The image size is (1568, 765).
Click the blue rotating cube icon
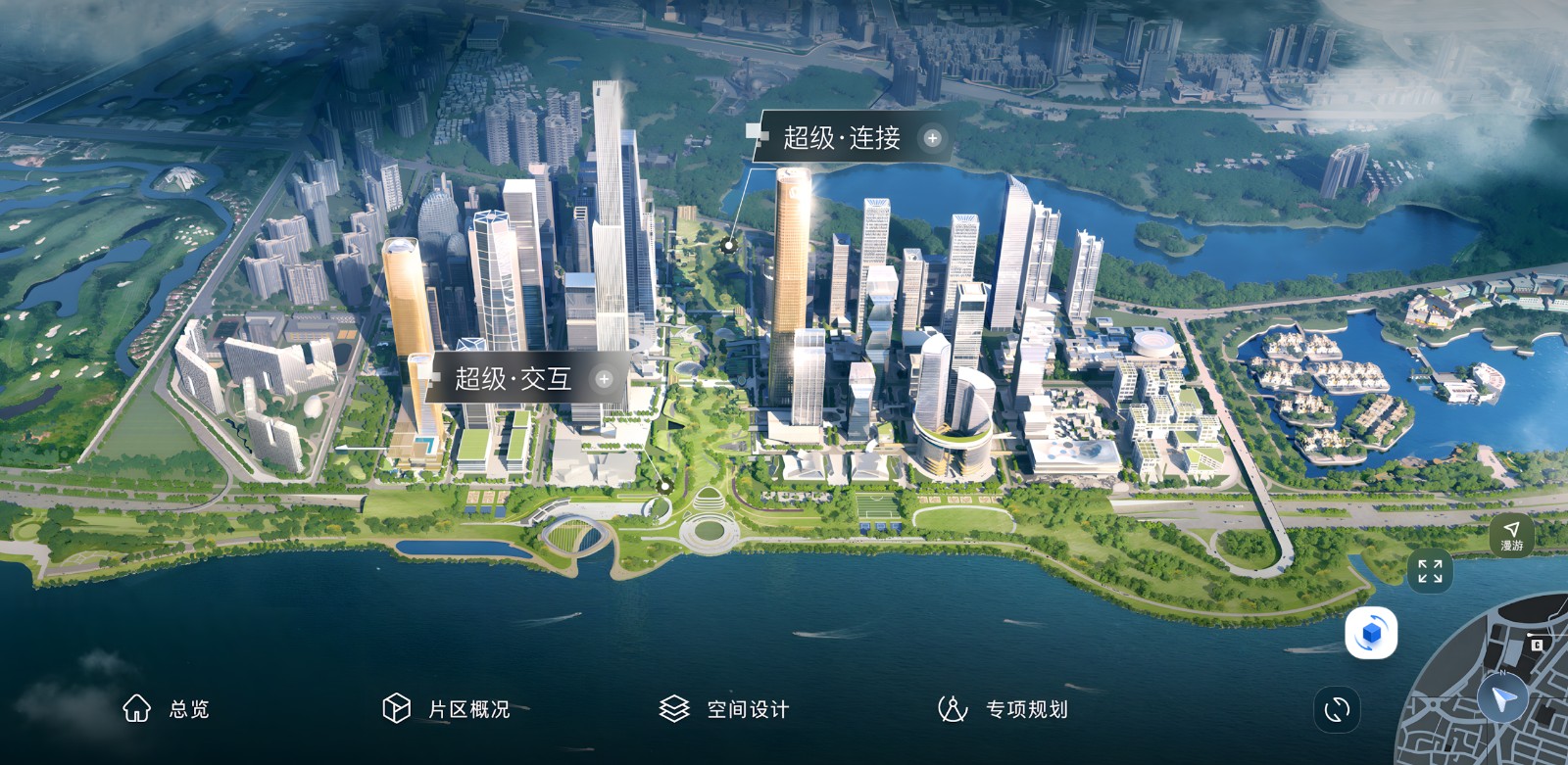pyautogui.click(x=1371, y=634)
